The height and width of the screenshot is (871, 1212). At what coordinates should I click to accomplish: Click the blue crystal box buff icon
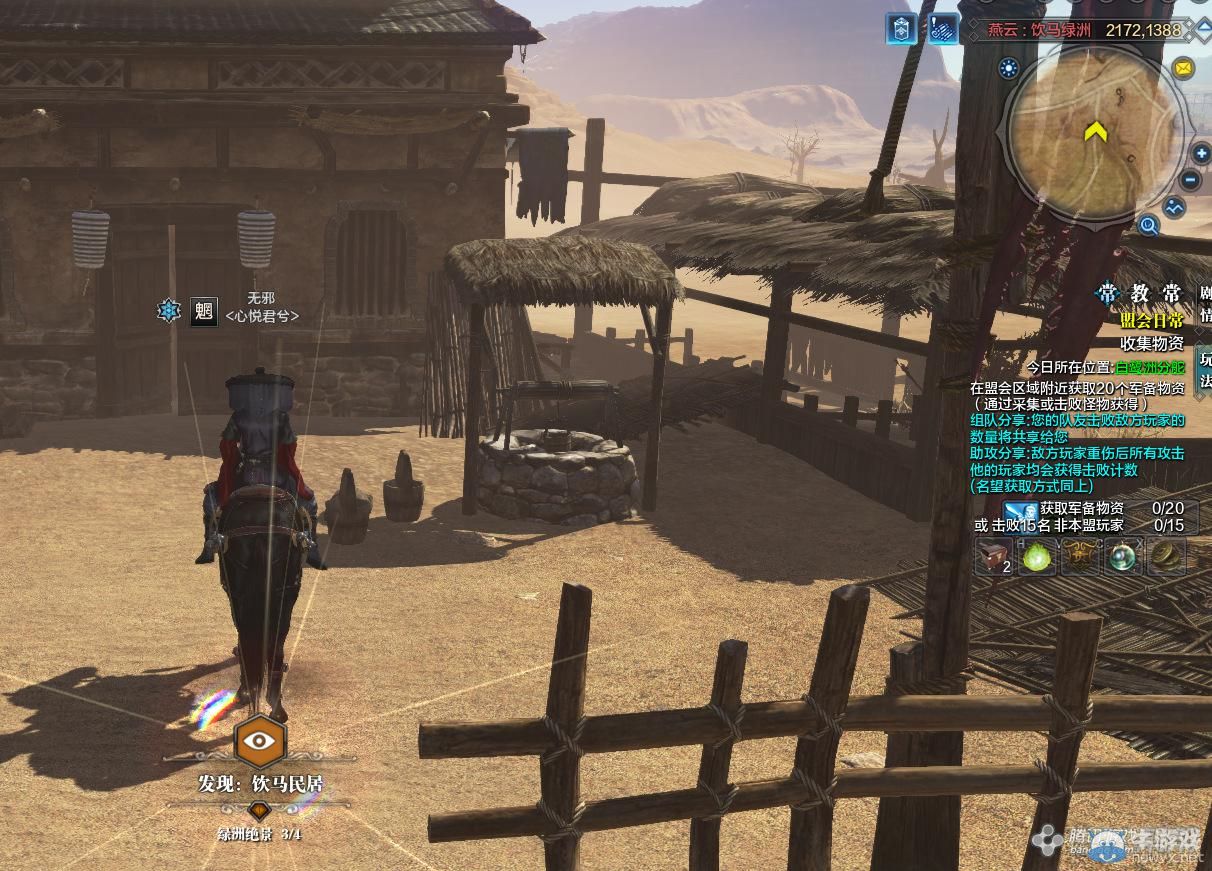pos(901,28)
